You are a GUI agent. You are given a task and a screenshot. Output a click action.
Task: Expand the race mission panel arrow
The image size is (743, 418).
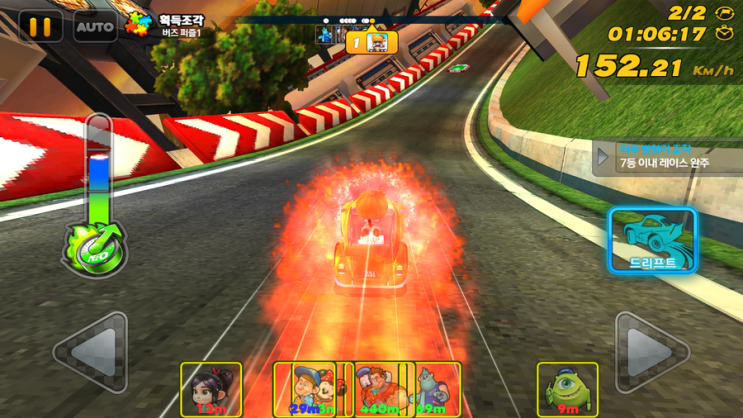click(603, 157)
